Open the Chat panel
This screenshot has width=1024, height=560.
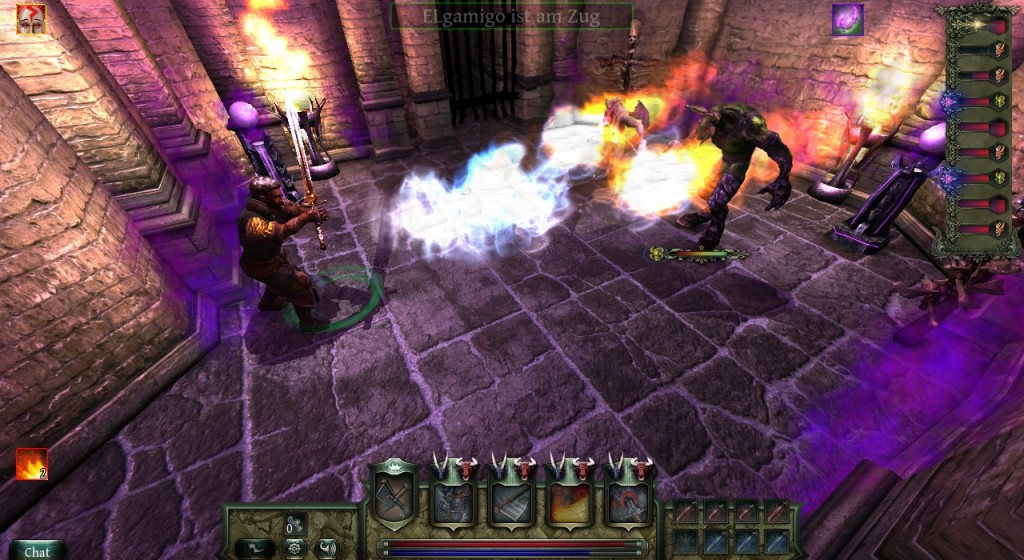37,551
